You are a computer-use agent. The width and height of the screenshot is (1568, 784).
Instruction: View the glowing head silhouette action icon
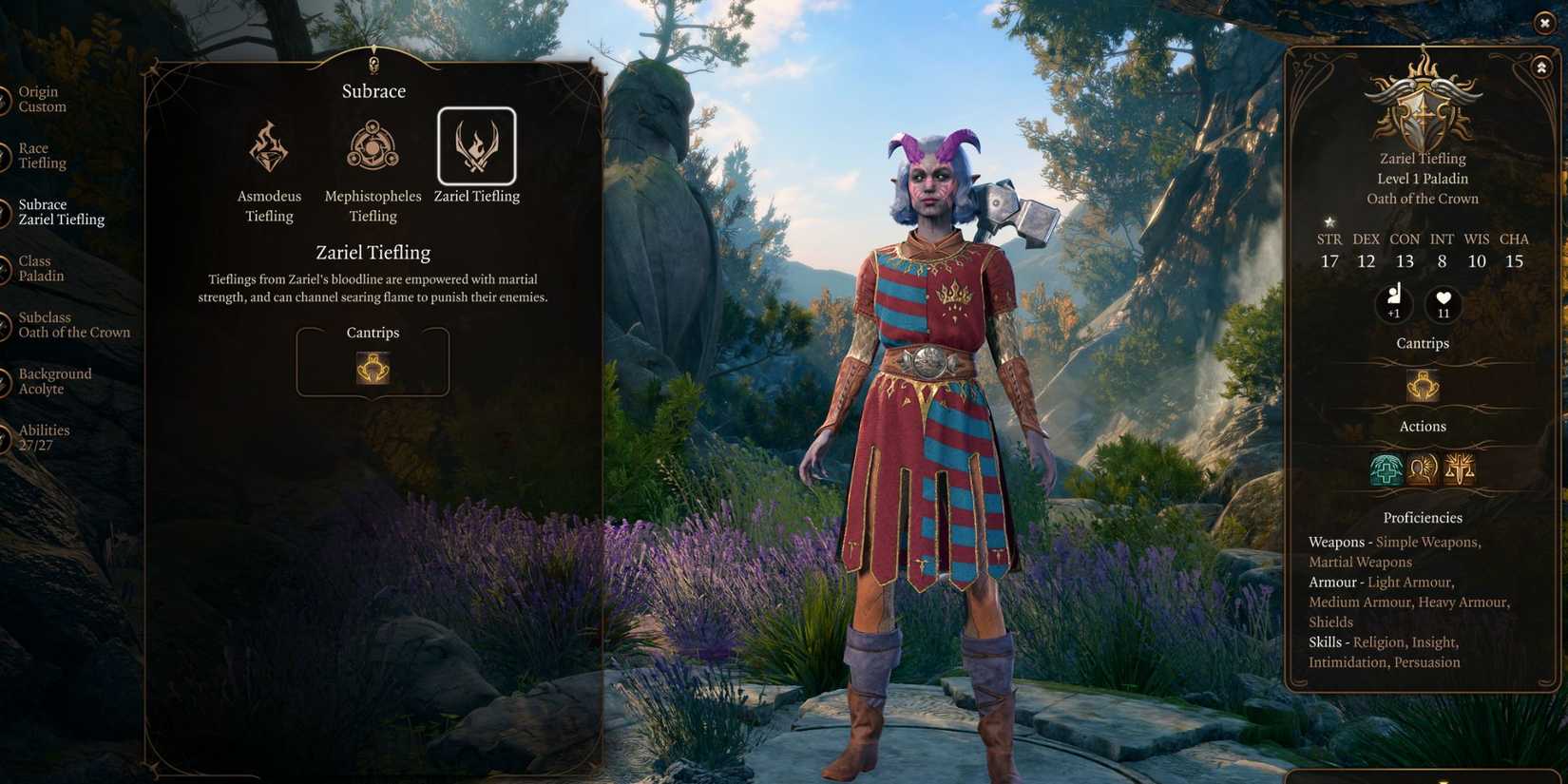[1422, 469]
